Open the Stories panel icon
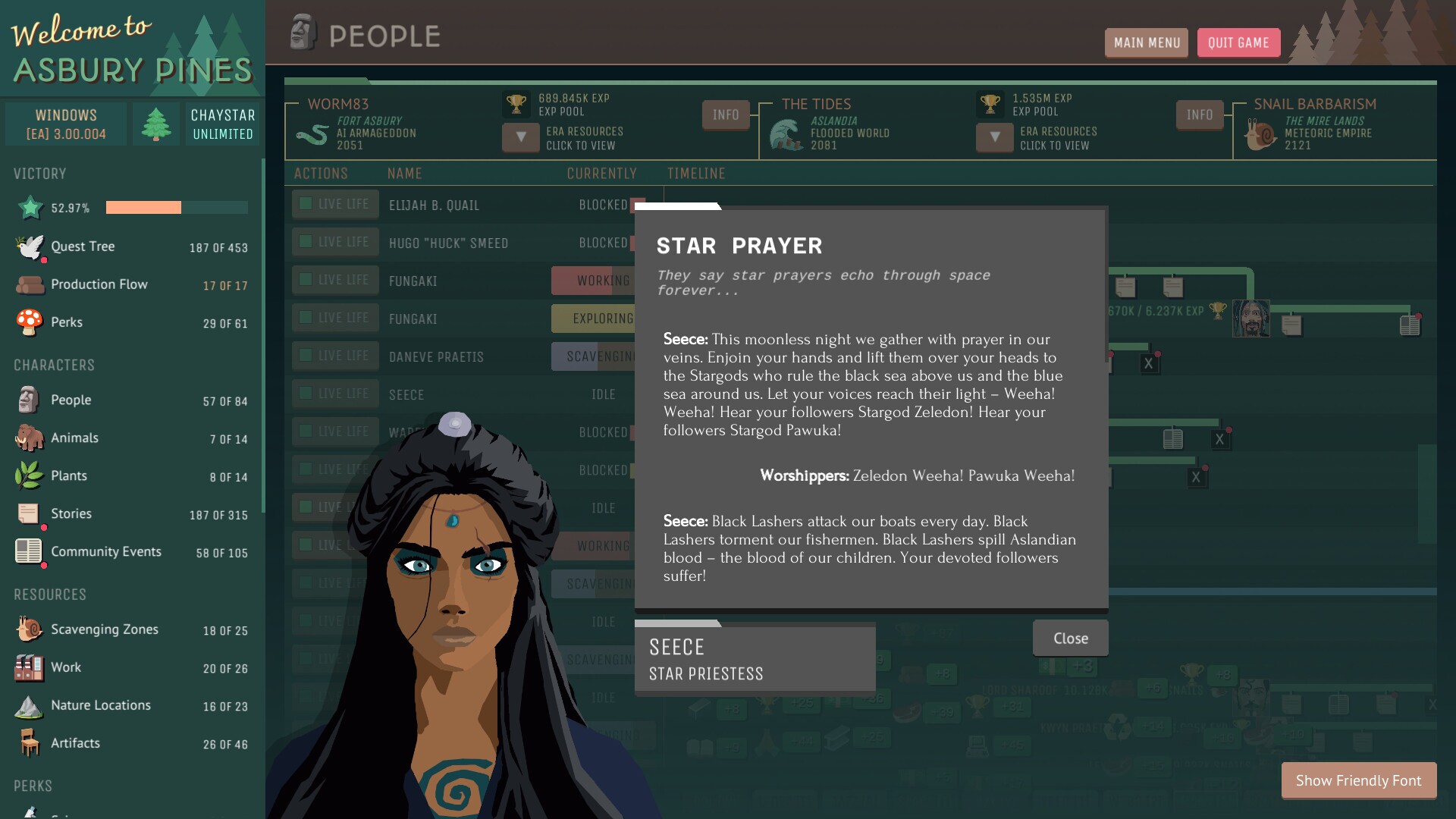This screenshot has height=819, width=1456. tap(29, 513)
